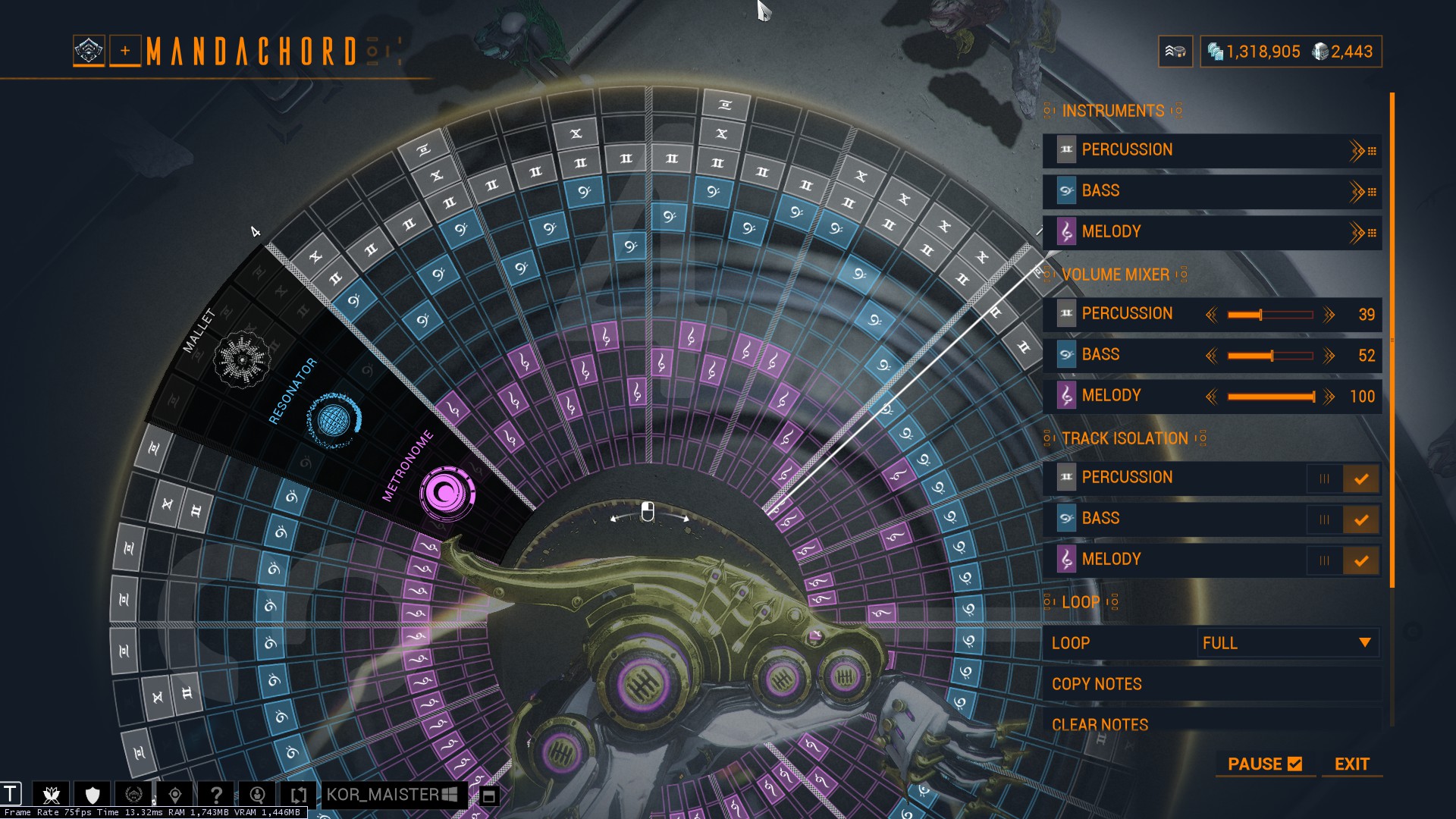Click the plus button beside Mandachord title
The image size is (1456, 819).
[125, 51]
